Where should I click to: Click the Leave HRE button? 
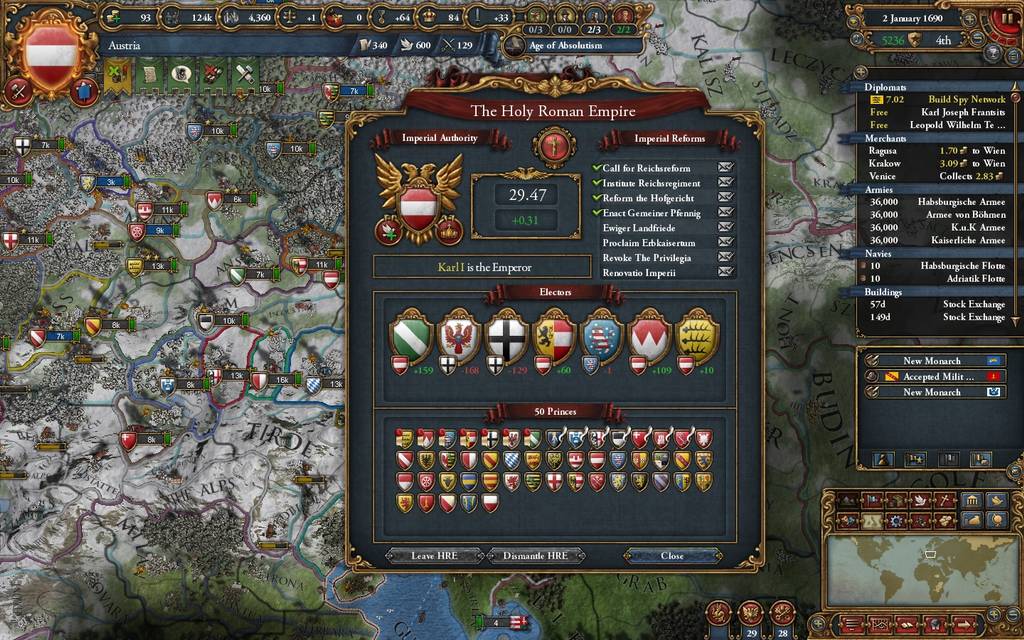[435, 555]
